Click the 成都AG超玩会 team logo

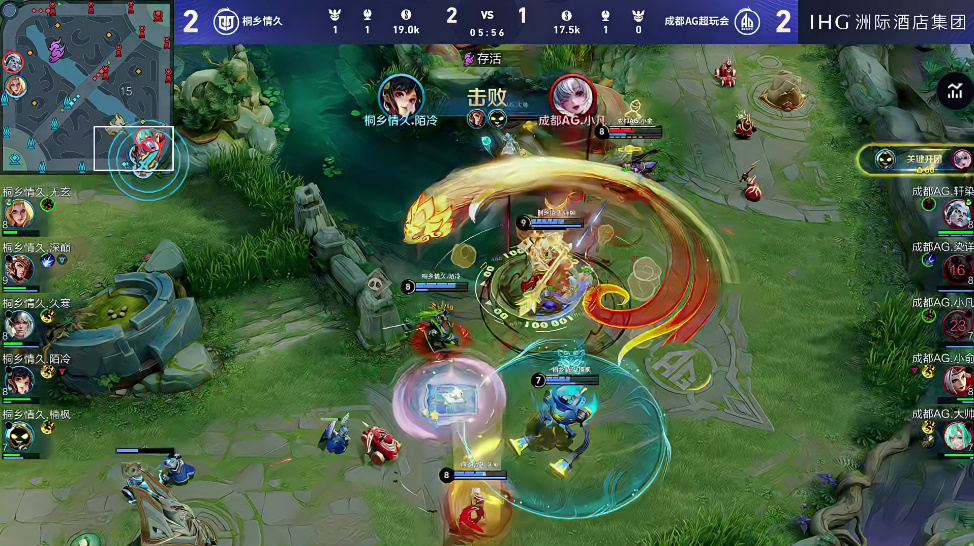pyautogui.click(x=746, y=21)
